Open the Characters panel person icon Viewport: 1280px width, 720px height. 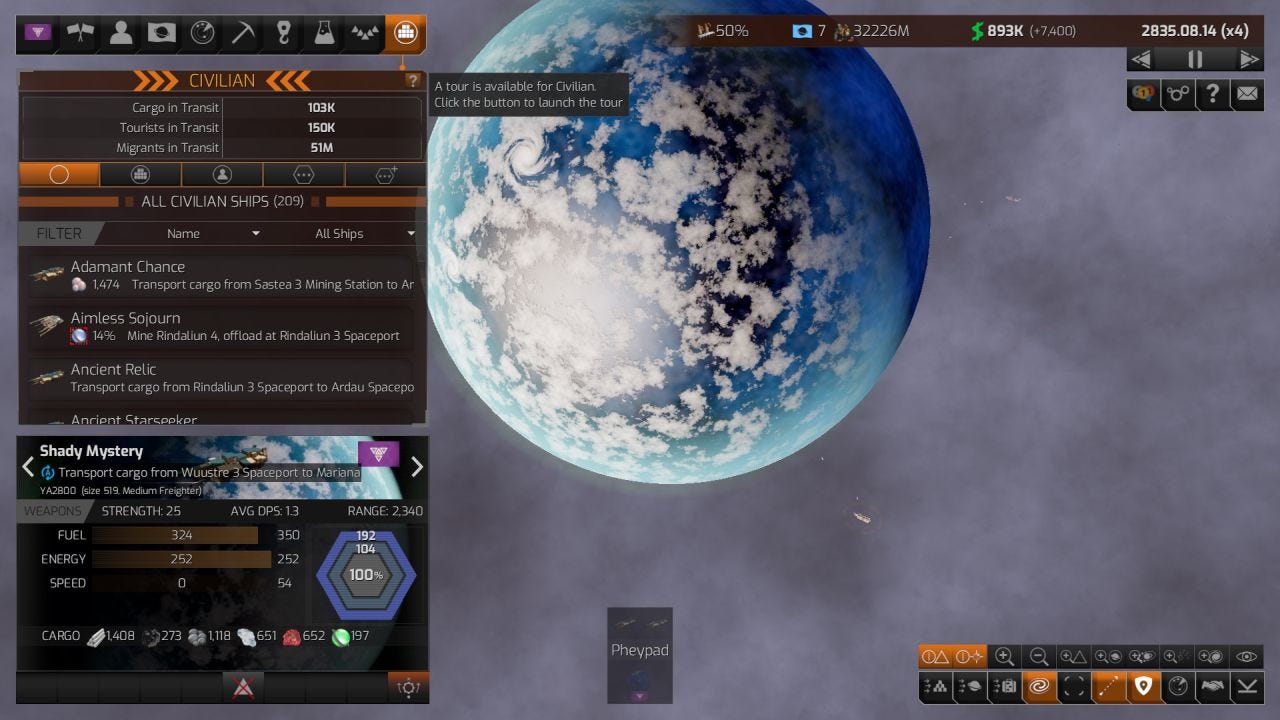click(119, 33)
